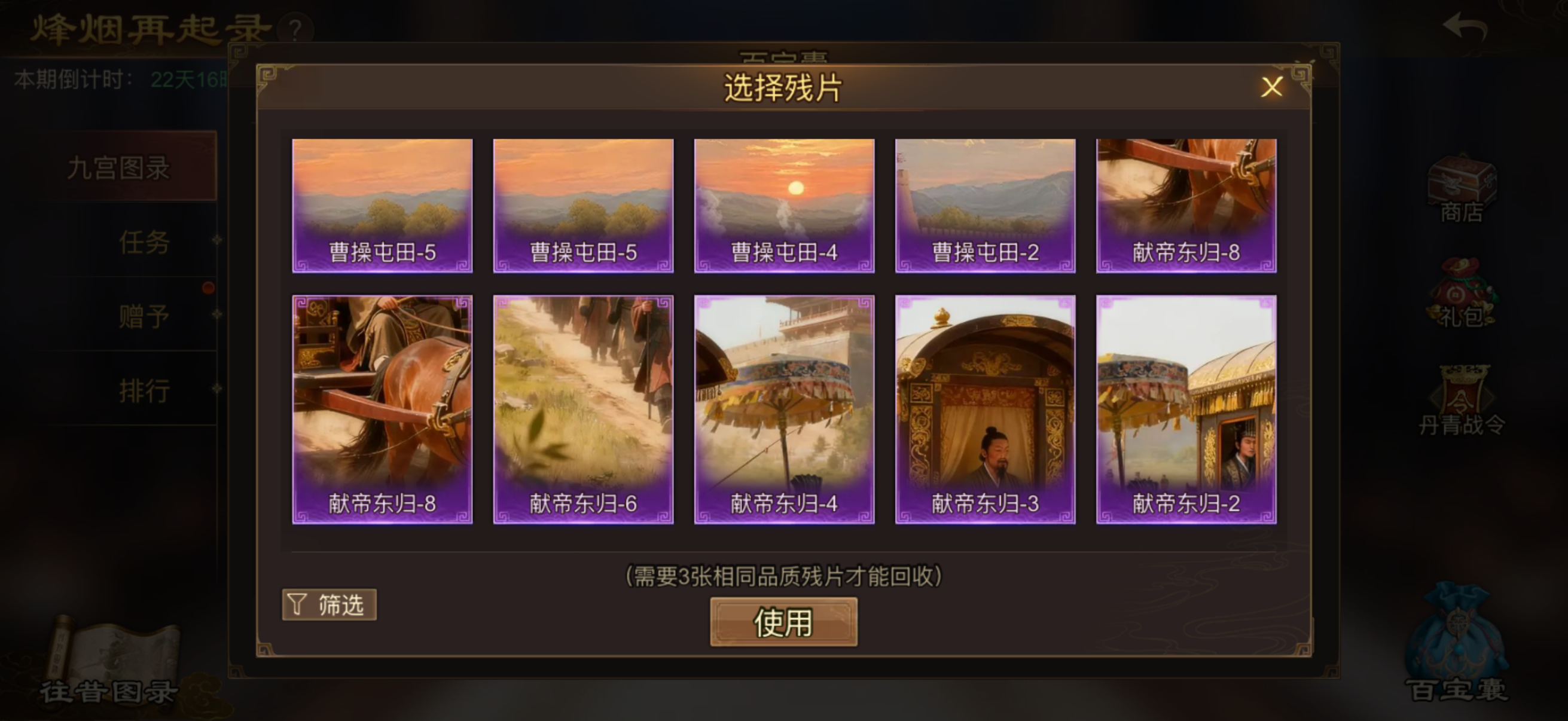Select the 曹操屯田-2 wall fragment
Image resolution: width=1568 pixels, height=721 pixels.
(985, 205)
